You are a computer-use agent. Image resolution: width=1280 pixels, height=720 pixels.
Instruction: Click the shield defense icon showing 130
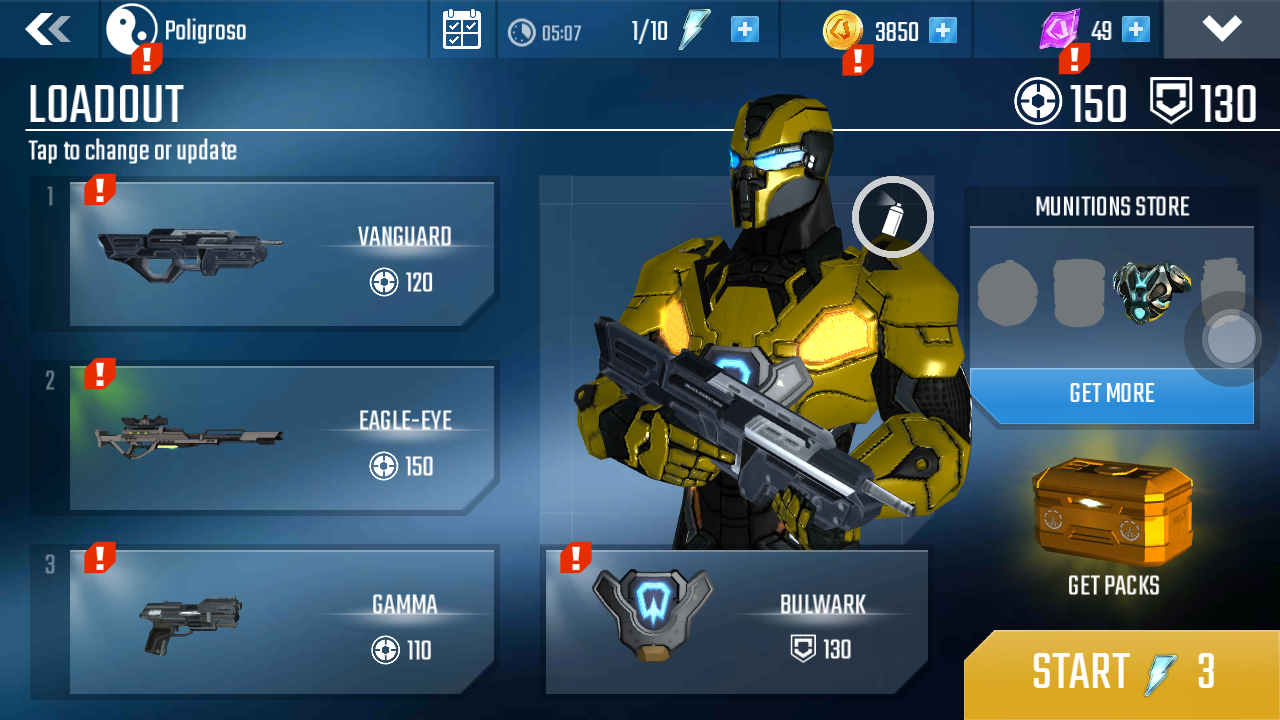coord(1169,101)
